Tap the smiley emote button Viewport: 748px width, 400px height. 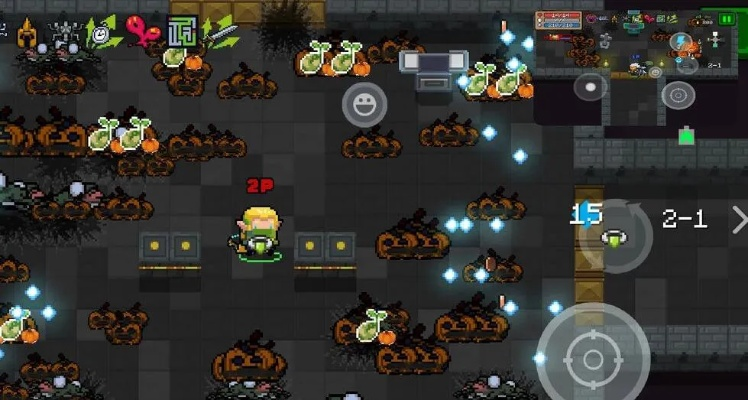click(x=364, y=104)
